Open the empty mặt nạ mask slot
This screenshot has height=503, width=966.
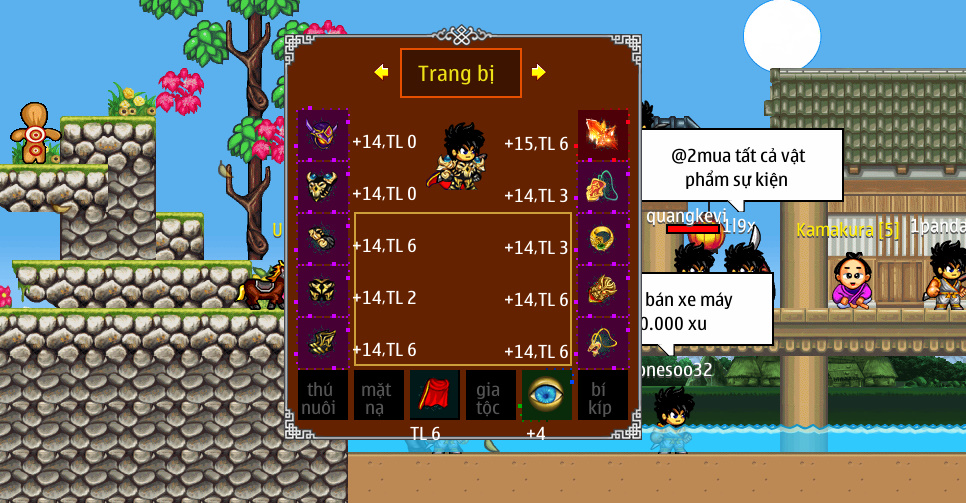point(378,395)
